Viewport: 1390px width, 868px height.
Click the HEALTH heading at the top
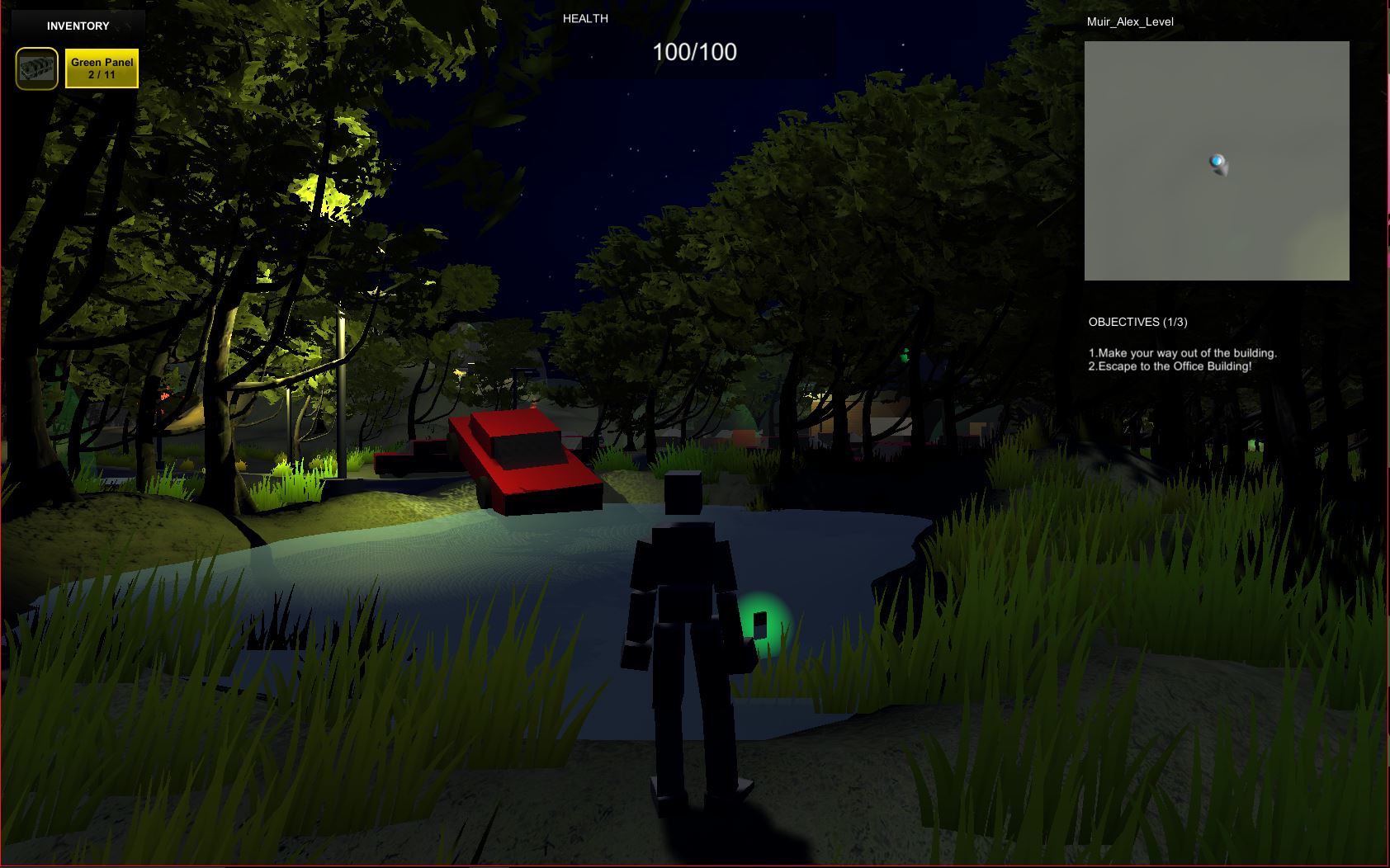pos(584,17)
